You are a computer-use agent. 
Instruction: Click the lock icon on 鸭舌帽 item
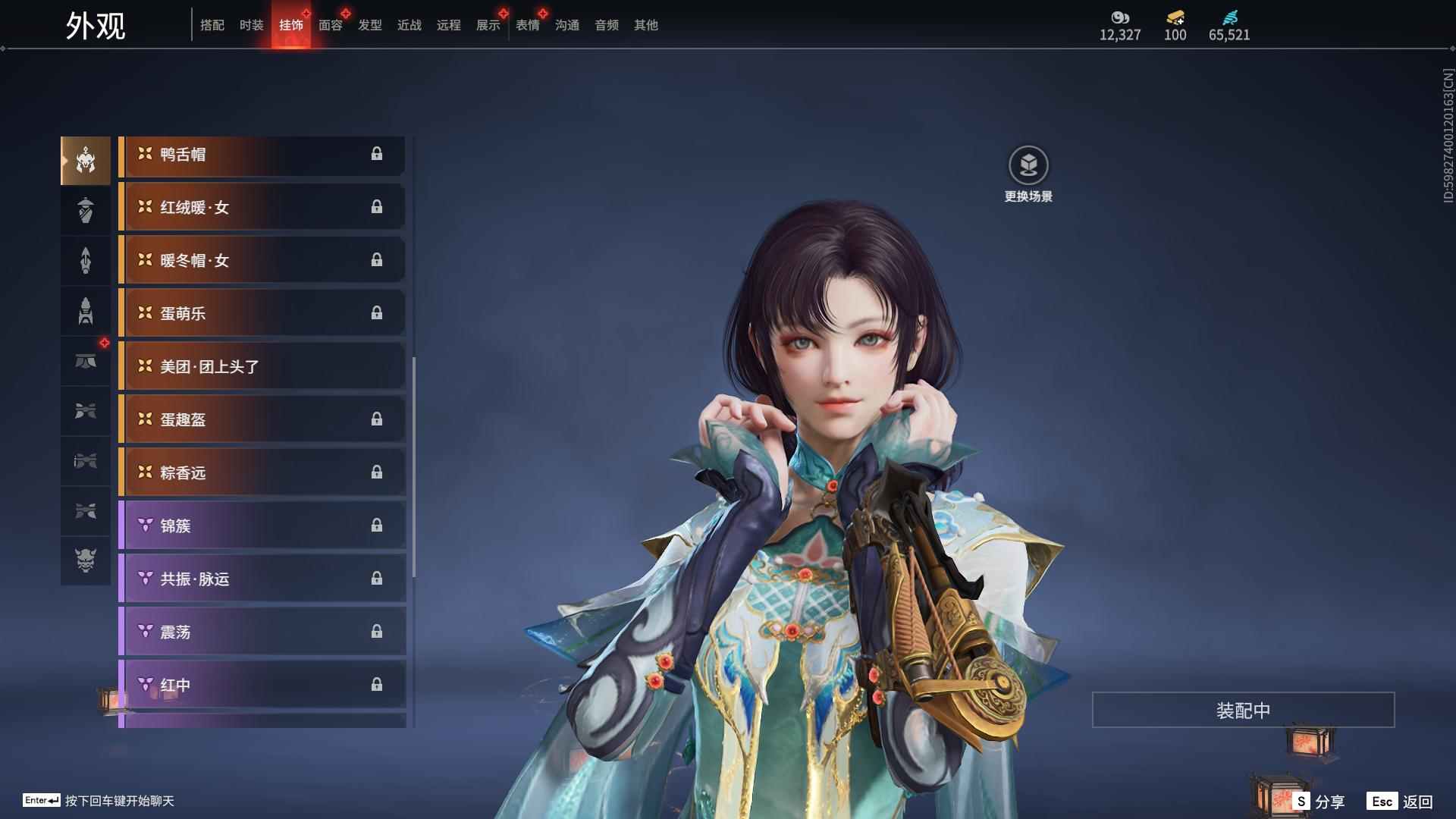[378, 155]
